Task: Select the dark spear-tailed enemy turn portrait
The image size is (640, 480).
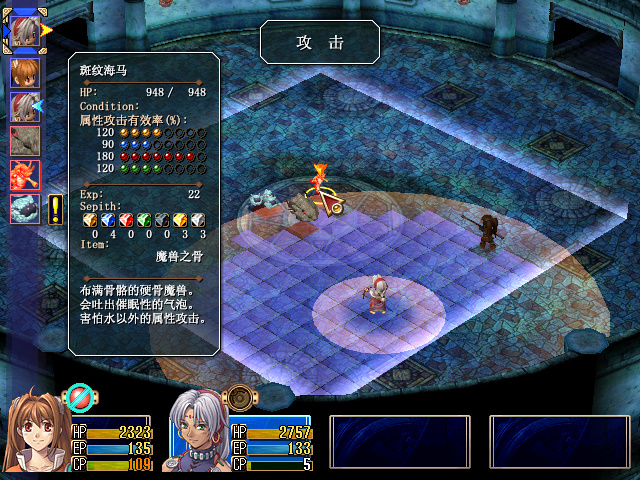Action: 25,140
